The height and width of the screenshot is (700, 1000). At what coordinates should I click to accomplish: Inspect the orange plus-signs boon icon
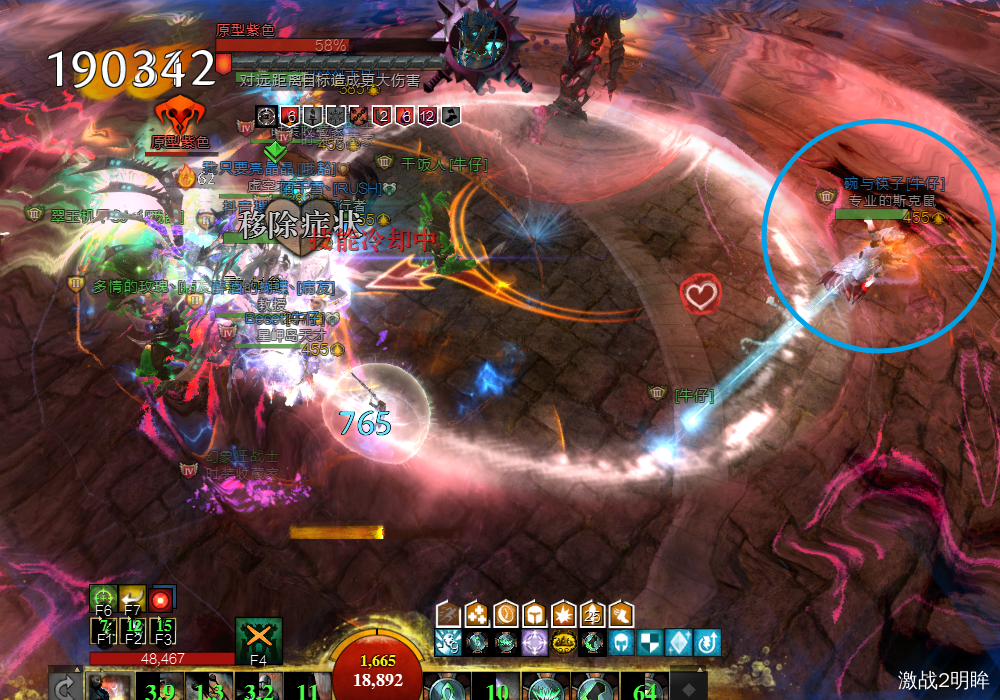click(478, 612)
